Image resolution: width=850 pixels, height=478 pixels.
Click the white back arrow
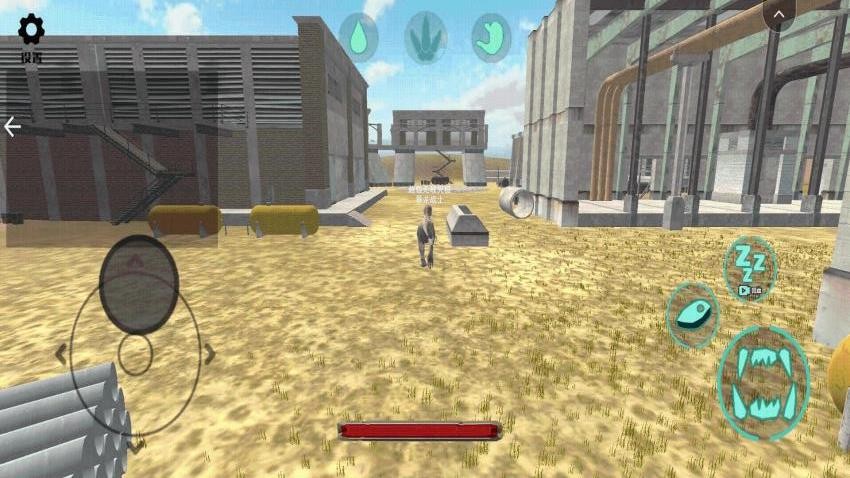click(12, 127)
